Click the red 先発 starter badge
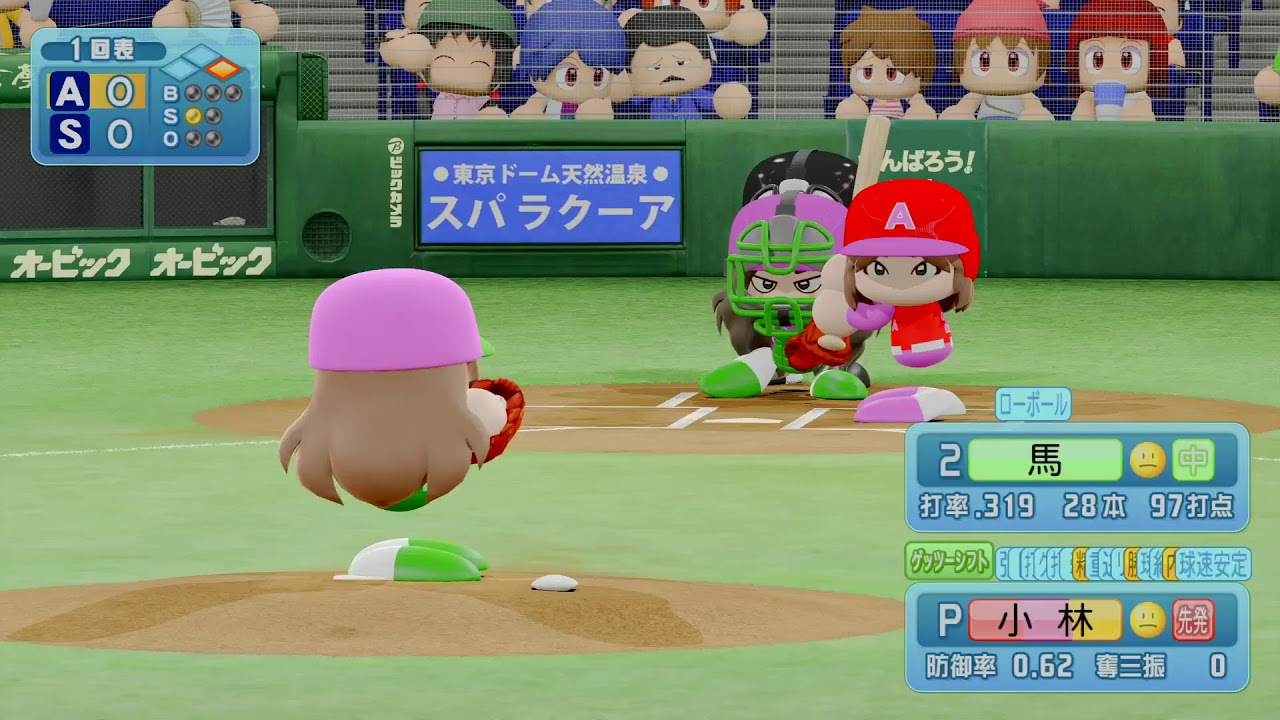This screenshot has width=1280, height=720. coord(1193,621)
